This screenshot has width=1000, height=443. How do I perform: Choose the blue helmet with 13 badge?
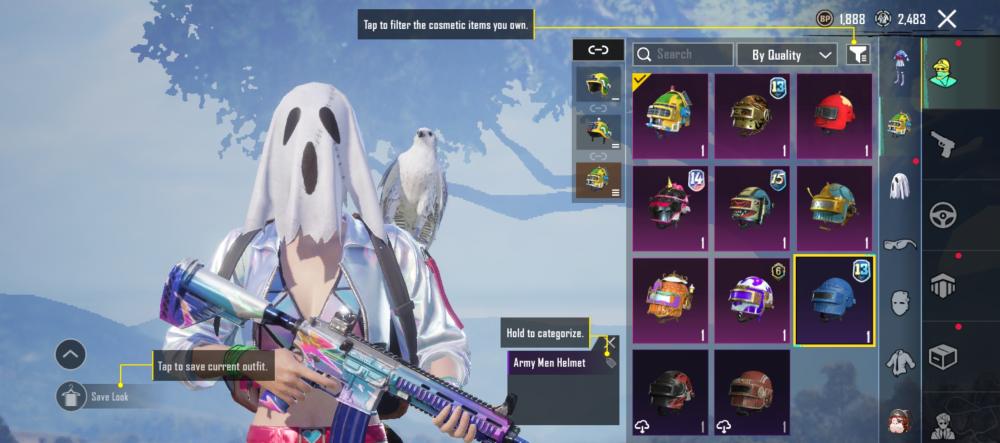[834, 299]
